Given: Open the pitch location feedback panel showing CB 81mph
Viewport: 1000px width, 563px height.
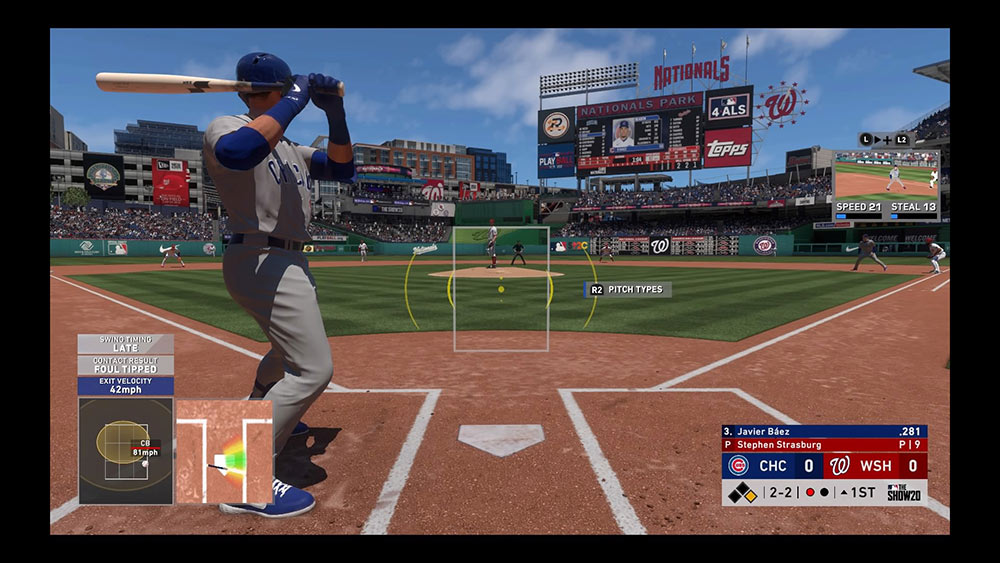Looking at the screenshot, I should click(x=125, y=450).
